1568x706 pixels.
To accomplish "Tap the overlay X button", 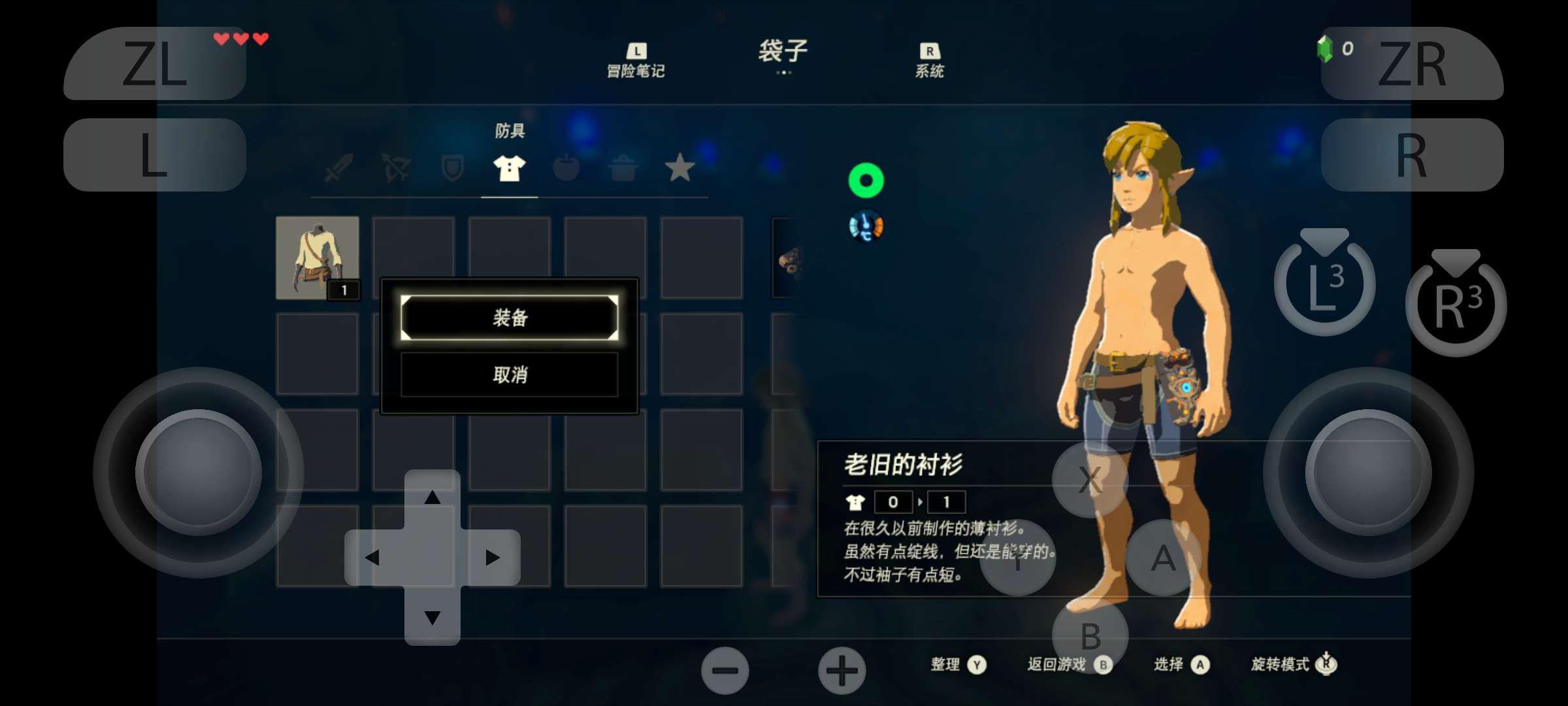I will tap(1090, 480).
